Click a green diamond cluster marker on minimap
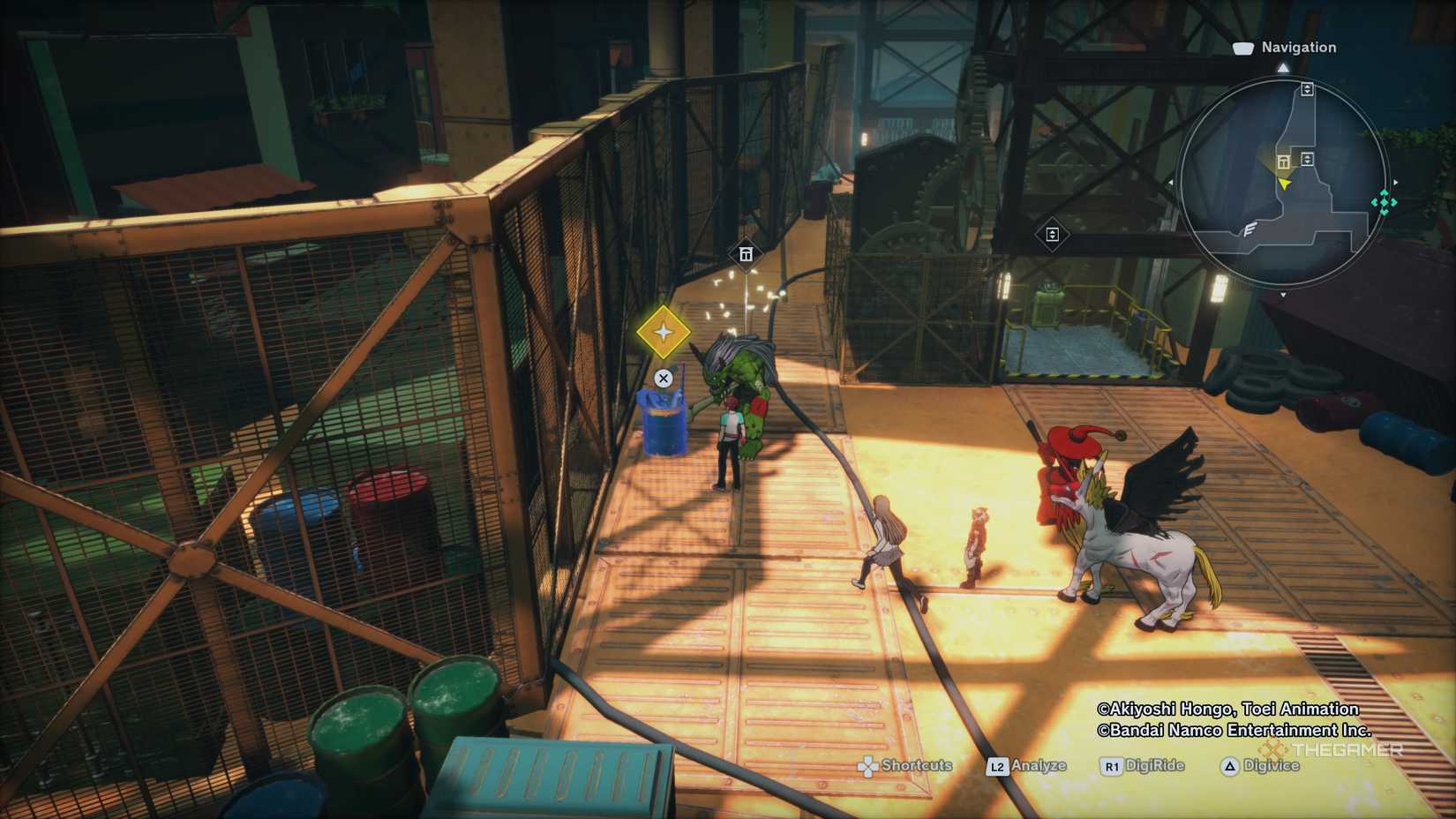The image size is (1456, 819). tap(1384, 202)
